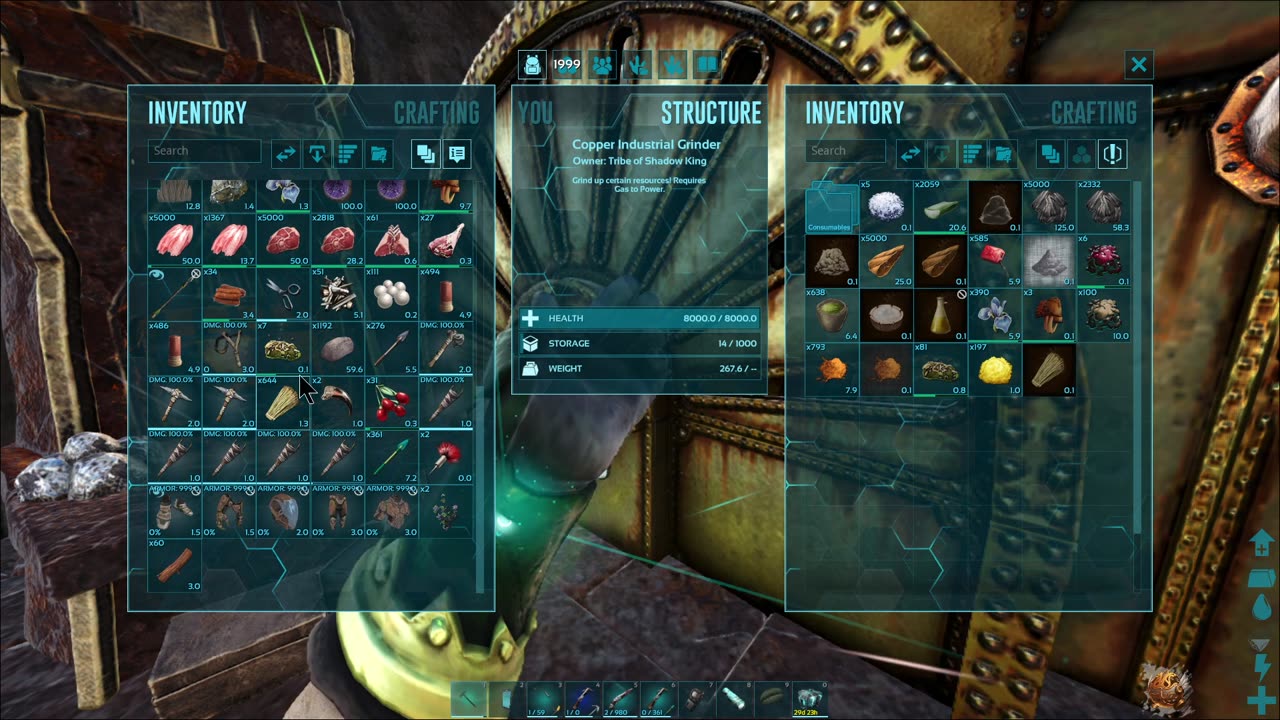The image size is (1280, 720).
Task: Pick the red berries stack
Action: point(392,402)
